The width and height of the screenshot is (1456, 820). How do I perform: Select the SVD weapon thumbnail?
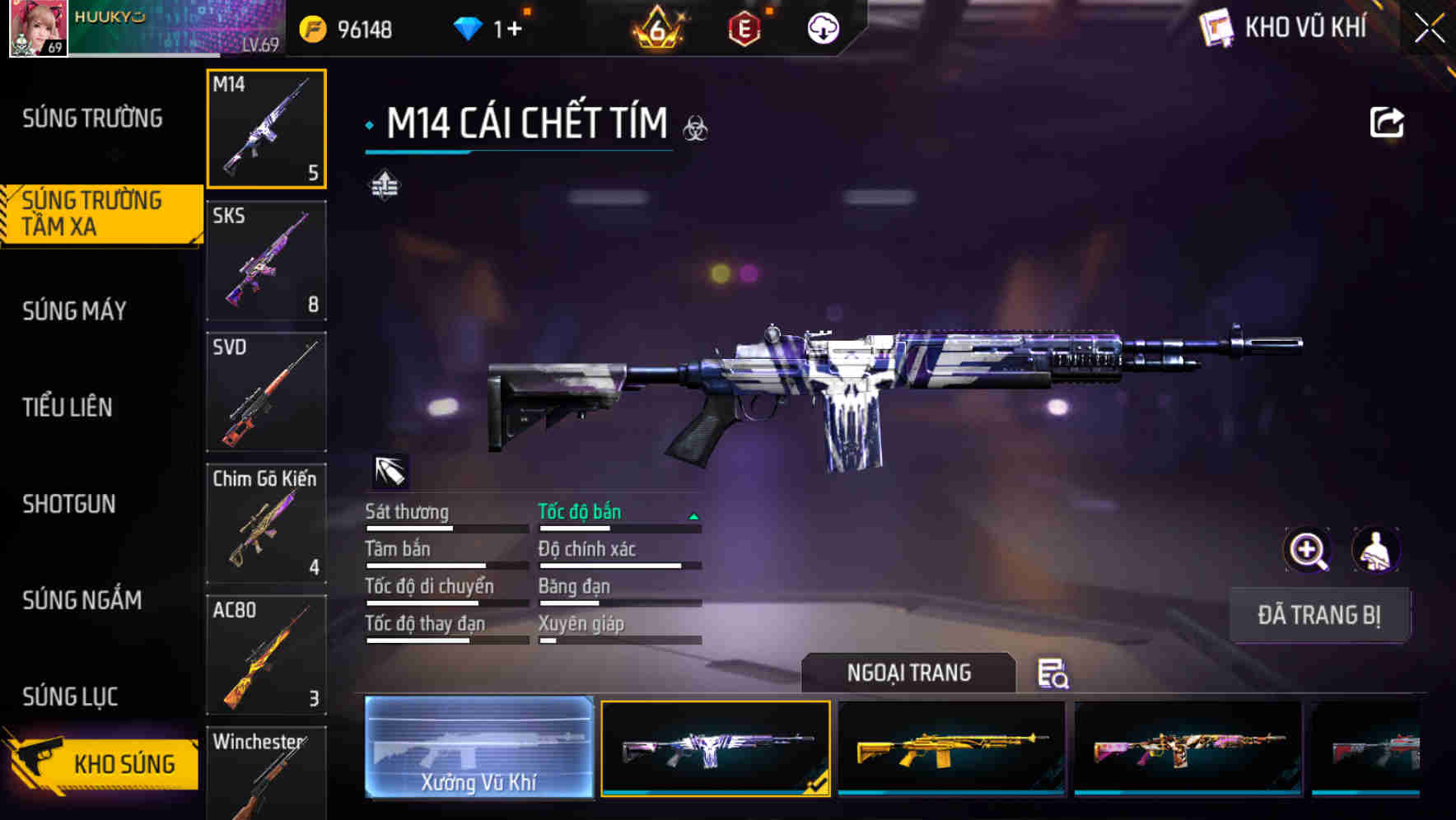click(x=267, y=393)
